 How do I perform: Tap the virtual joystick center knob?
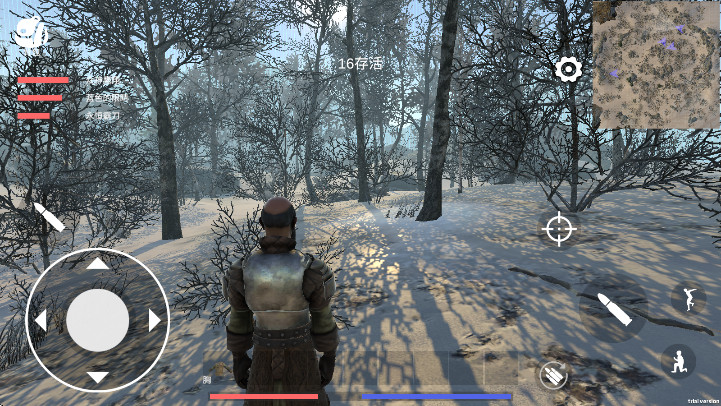pyautogui.click(x=97, y=321)
